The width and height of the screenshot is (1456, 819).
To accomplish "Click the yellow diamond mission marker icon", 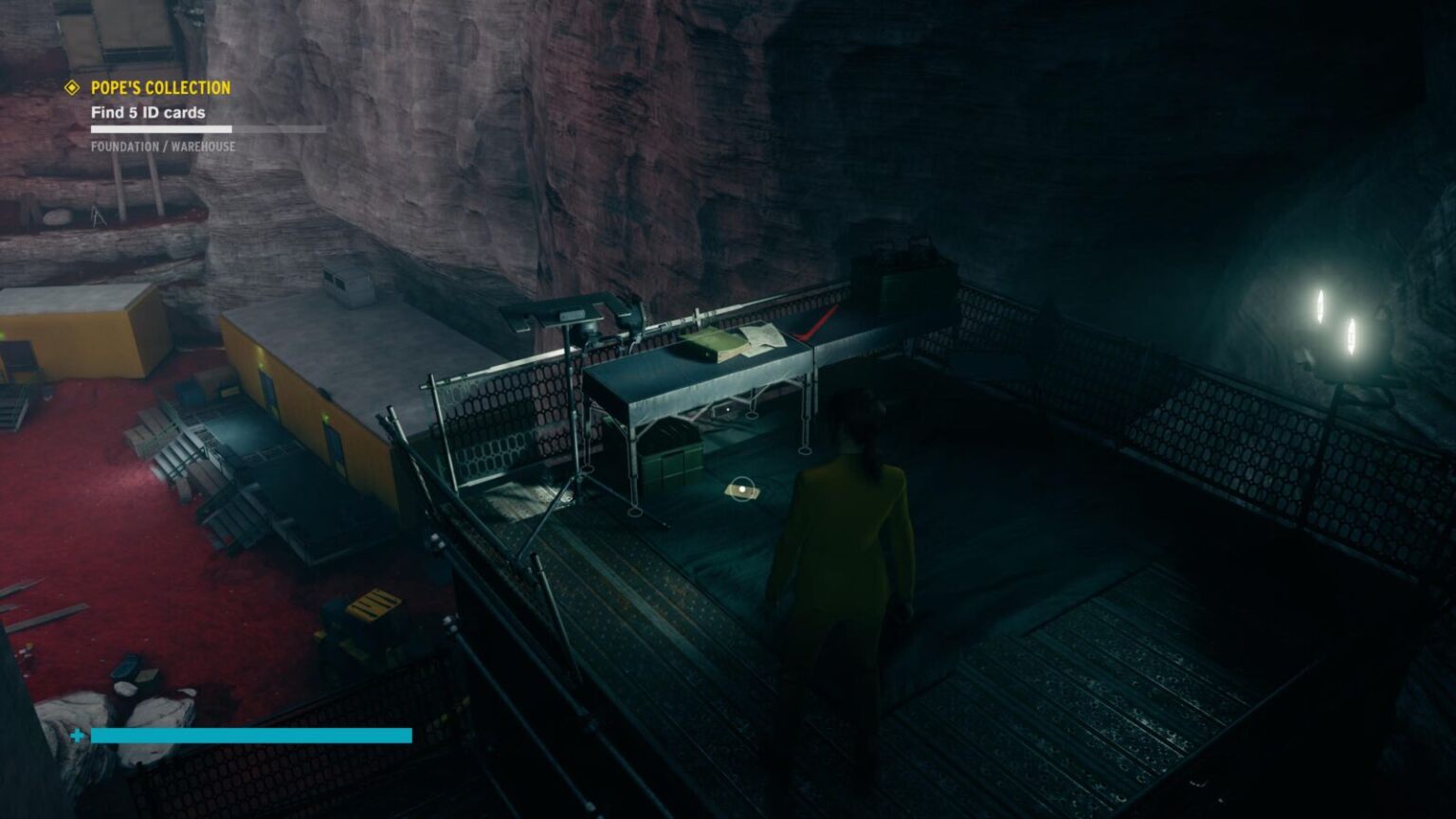I will coord(70,87).
